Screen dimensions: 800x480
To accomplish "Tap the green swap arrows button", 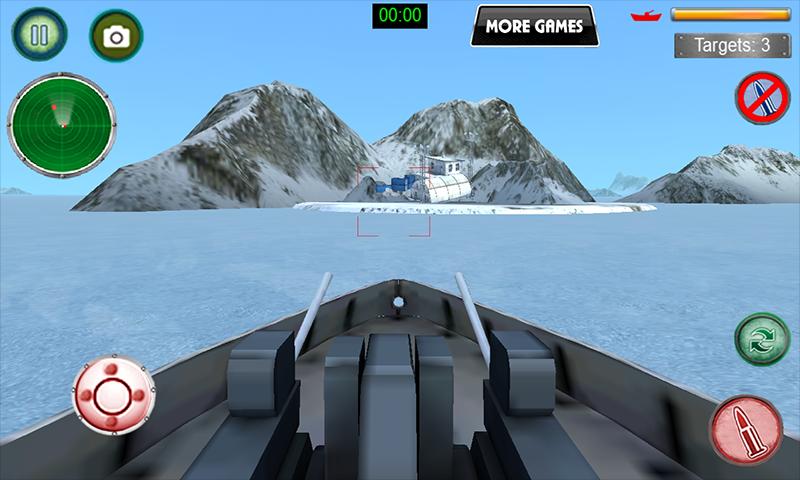I will [x=763, y=339].
